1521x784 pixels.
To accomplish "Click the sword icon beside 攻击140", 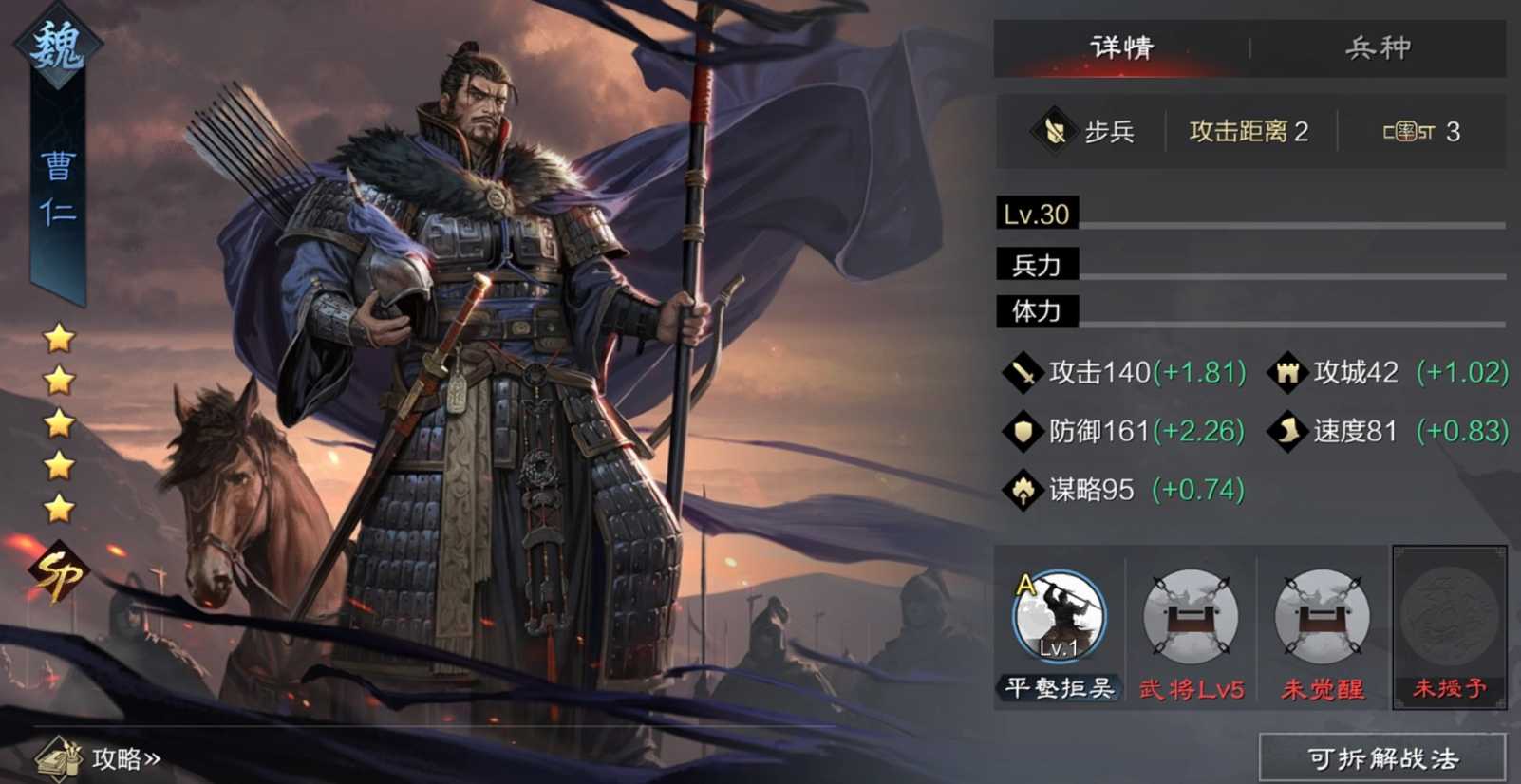I will click(1025, 372).
